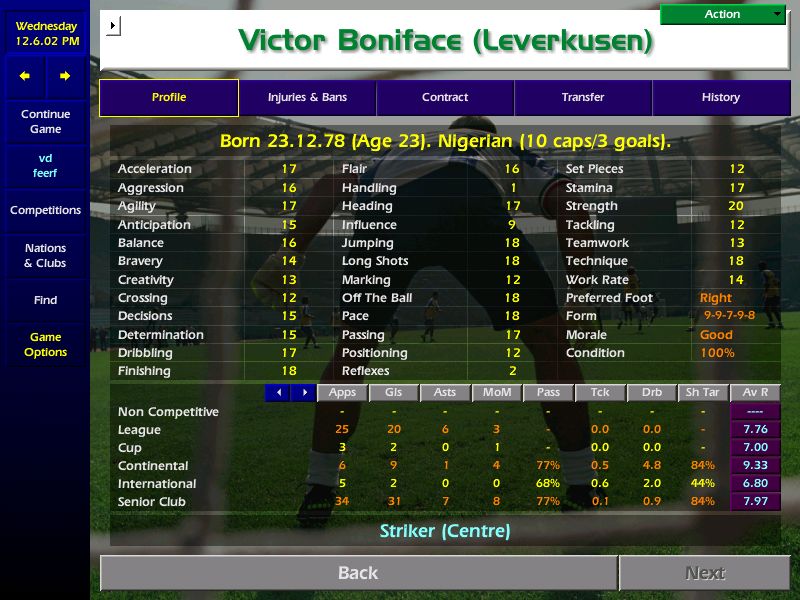800x600 pixels.
Task: Select the Profile tab
Action: pyautogui.click(x=169, y=98)
